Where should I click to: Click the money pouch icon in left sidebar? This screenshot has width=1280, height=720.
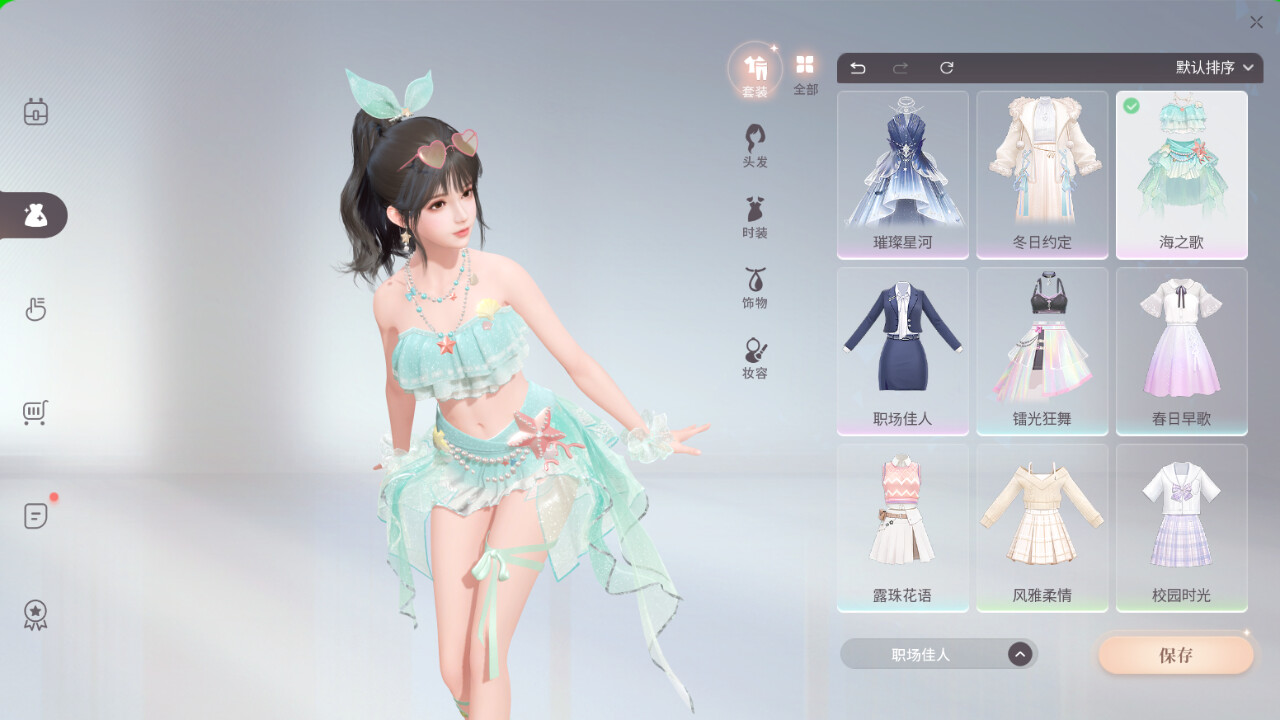35,215
